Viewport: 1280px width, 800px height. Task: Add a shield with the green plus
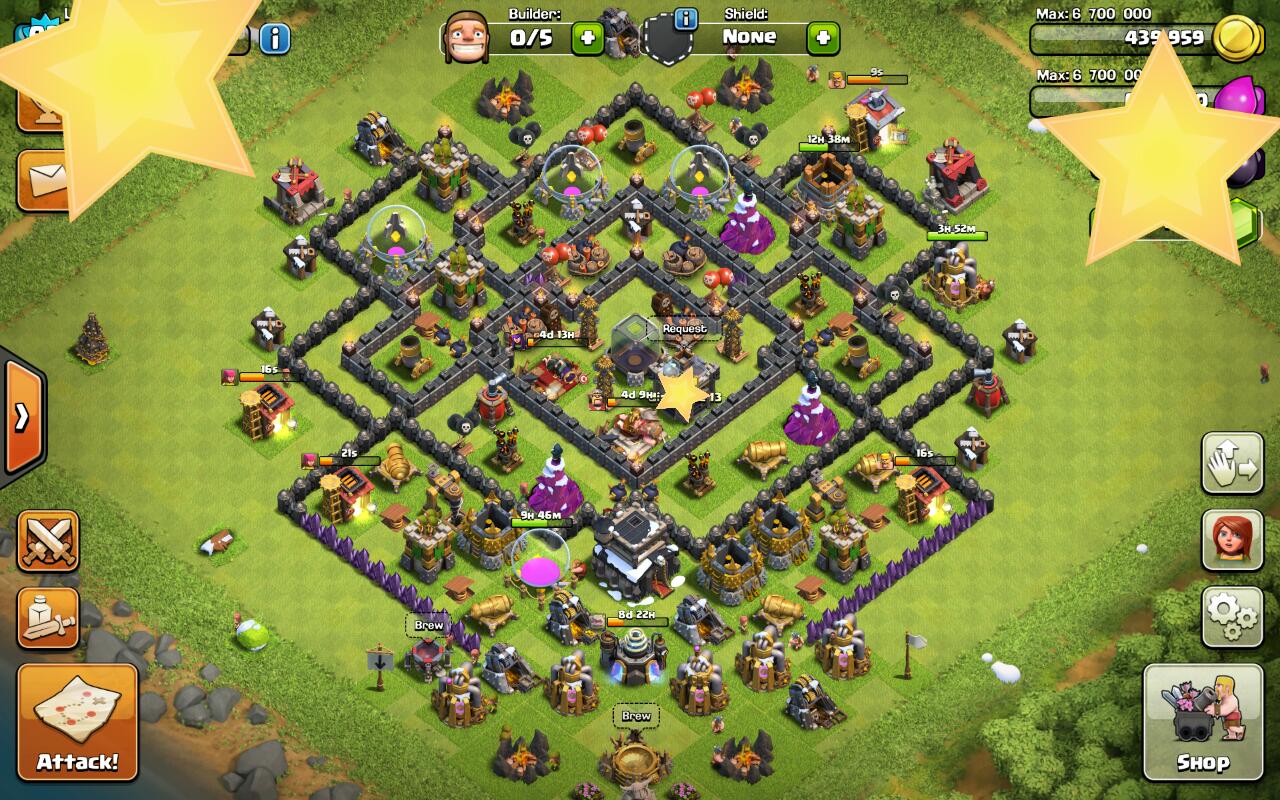[823, 39]
